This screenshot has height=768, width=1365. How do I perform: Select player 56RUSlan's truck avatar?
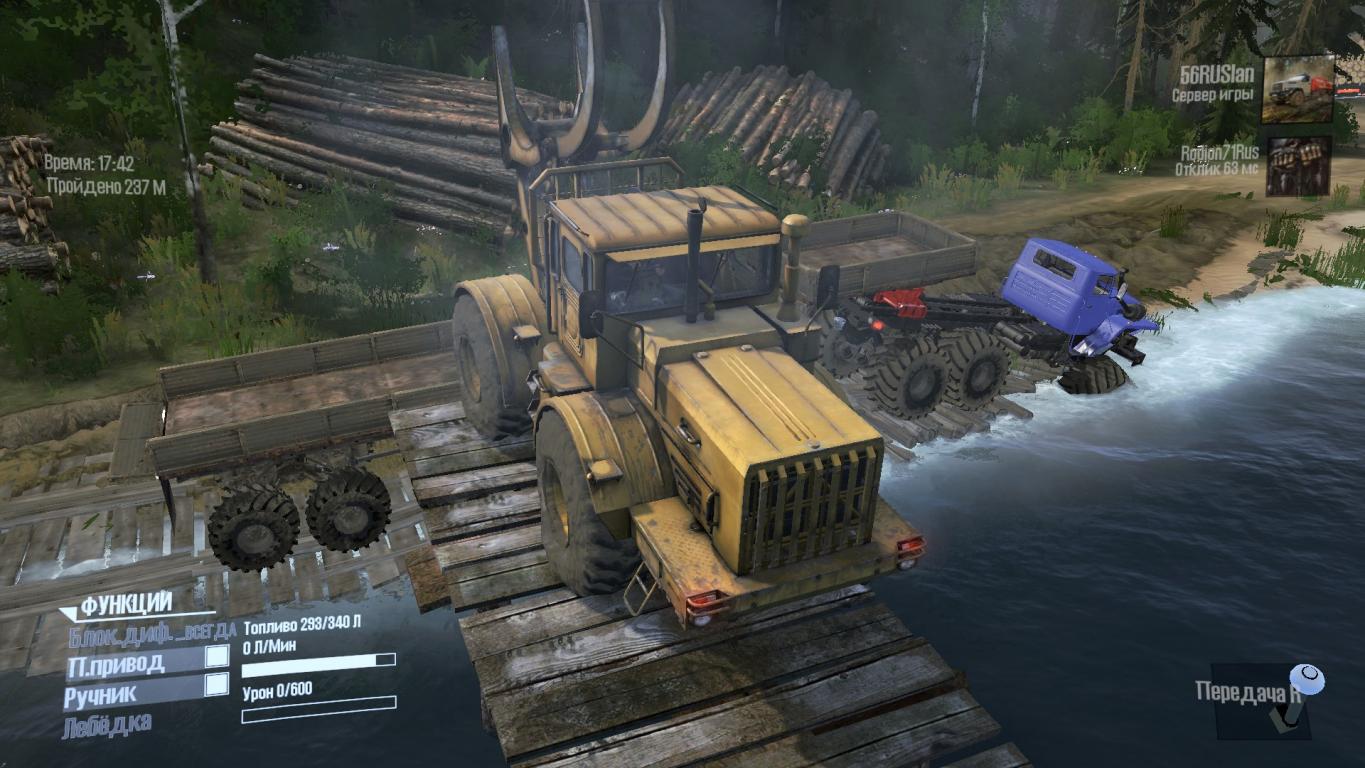coord(1297,89)
